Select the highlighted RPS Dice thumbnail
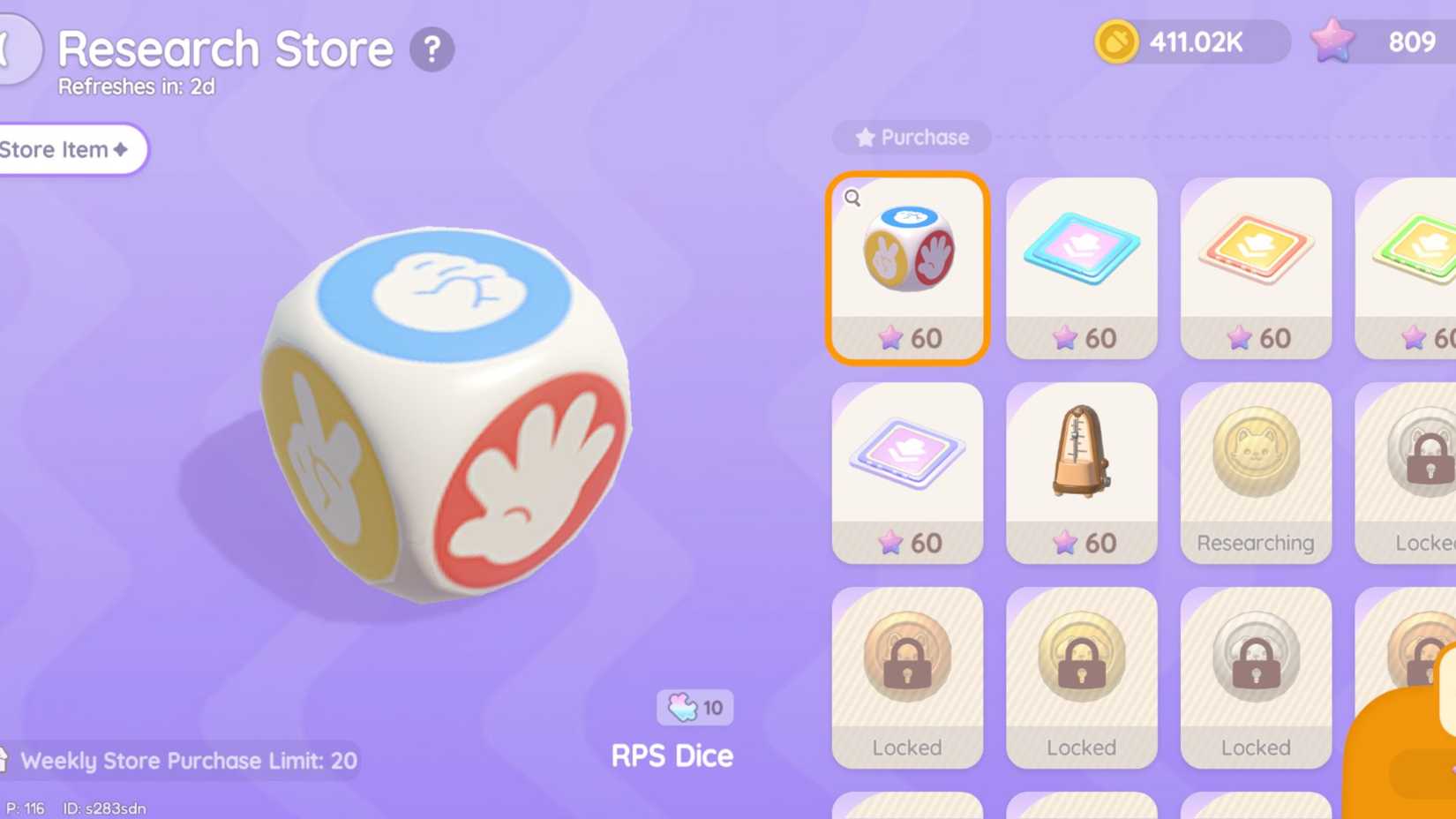The image size is (1456, 819). [907, 256]
